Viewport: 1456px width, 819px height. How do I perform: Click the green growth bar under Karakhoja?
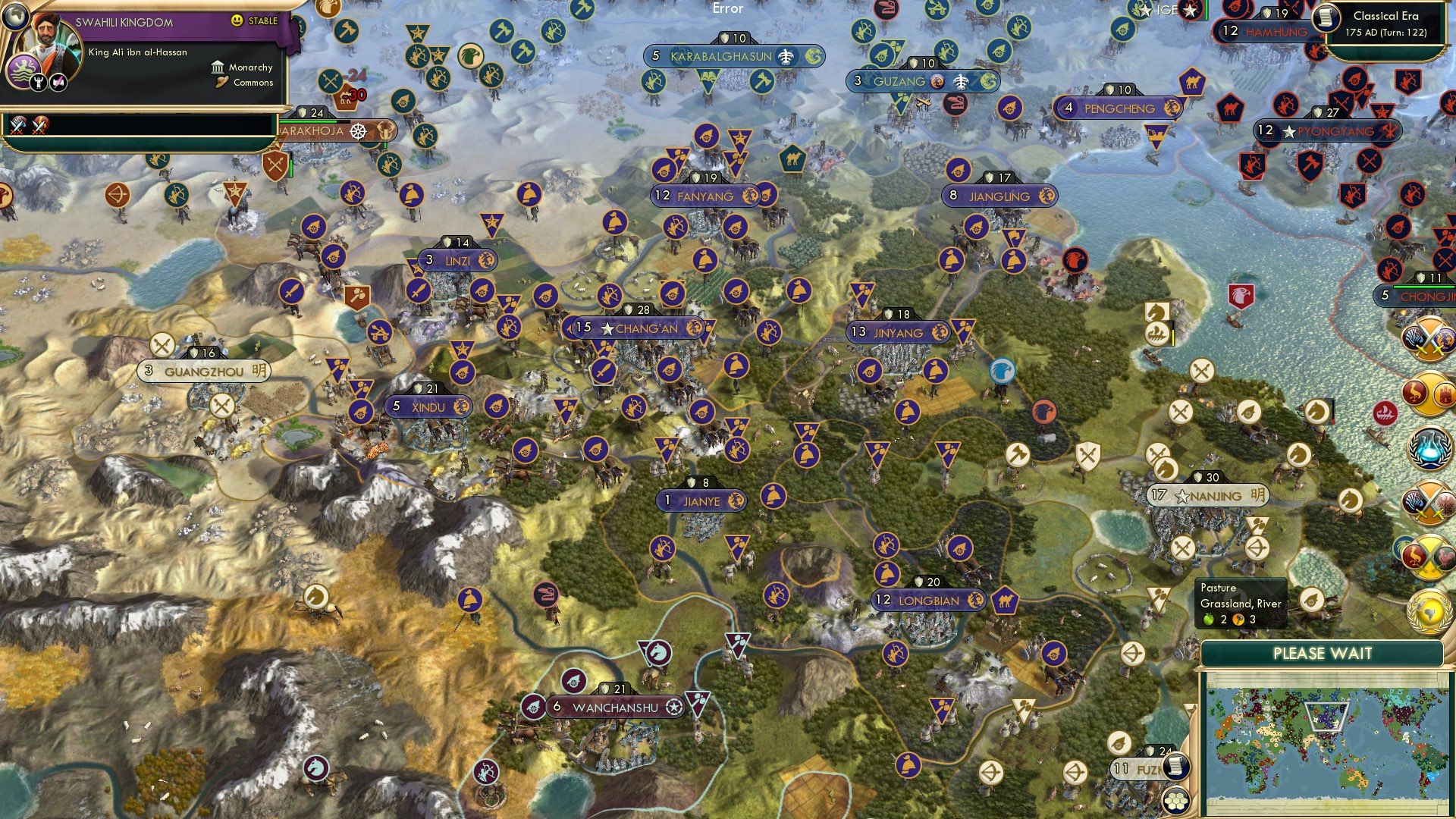click(x=307, y=121)
